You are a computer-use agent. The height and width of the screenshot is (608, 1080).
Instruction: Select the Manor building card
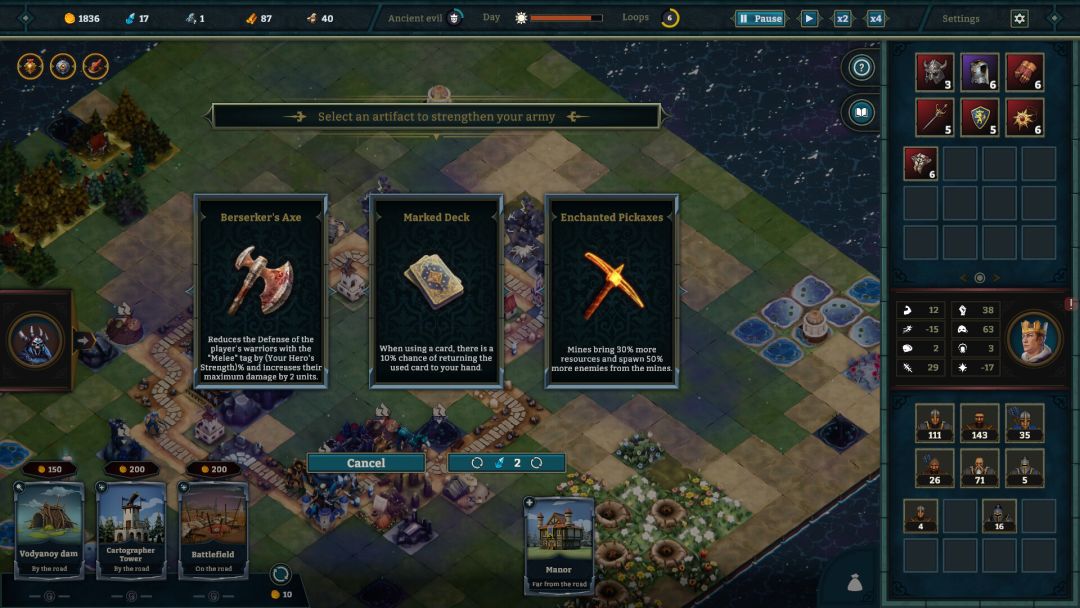tap(559, 545)
